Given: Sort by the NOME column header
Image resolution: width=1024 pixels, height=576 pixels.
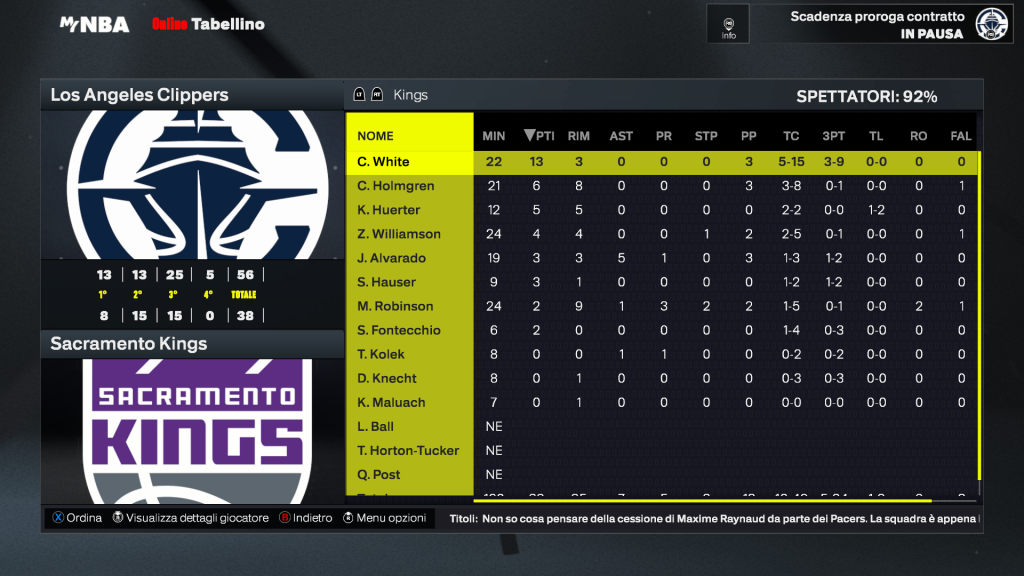Looking at the screenshot, I should click(x=376, y=136).
